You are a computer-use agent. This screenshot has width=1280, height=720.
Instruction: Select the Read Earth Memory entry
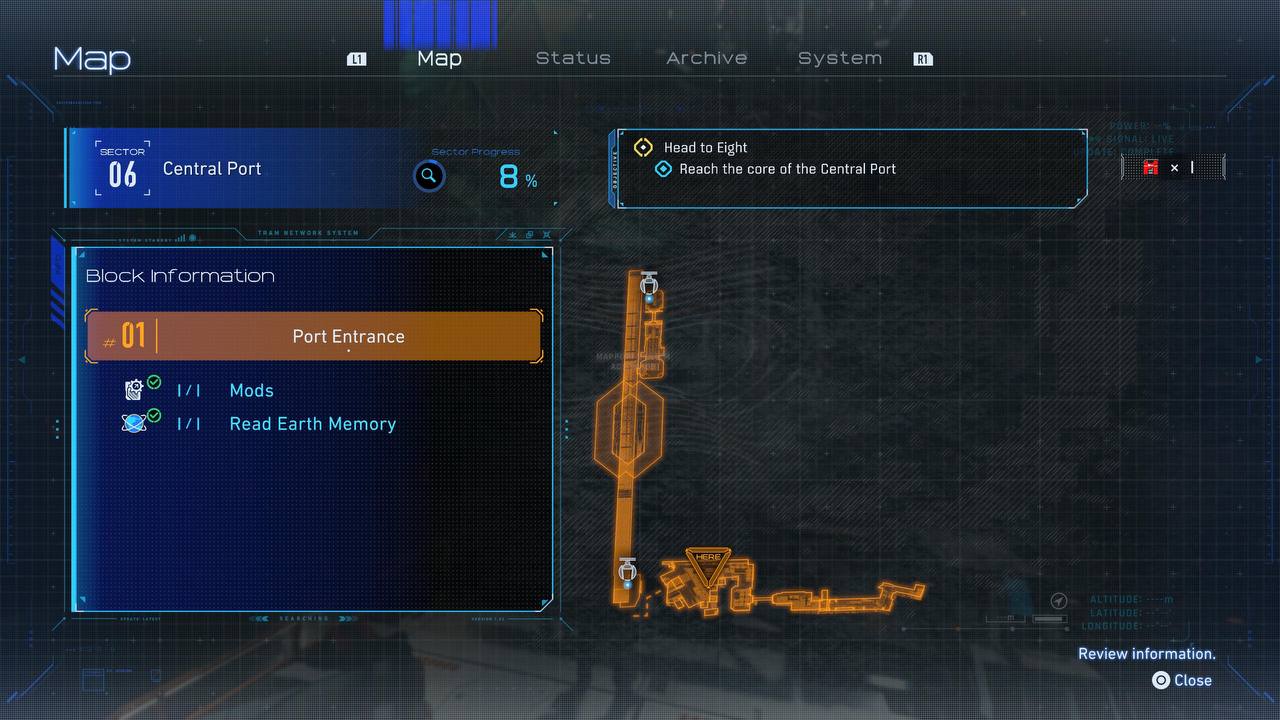(x=312, y=424)
